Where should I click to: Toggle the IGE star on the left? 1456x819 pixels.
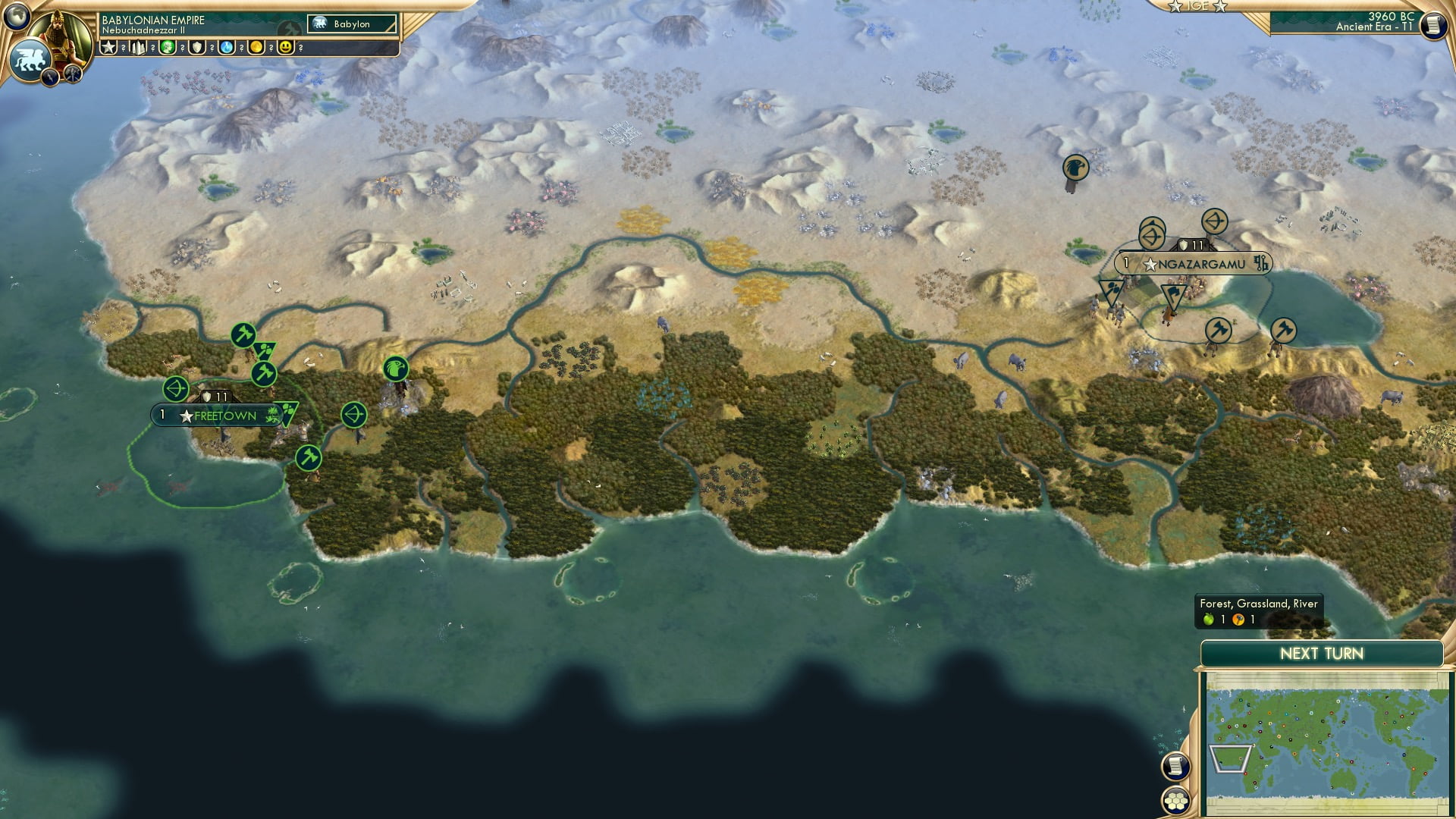point(1175,6)
